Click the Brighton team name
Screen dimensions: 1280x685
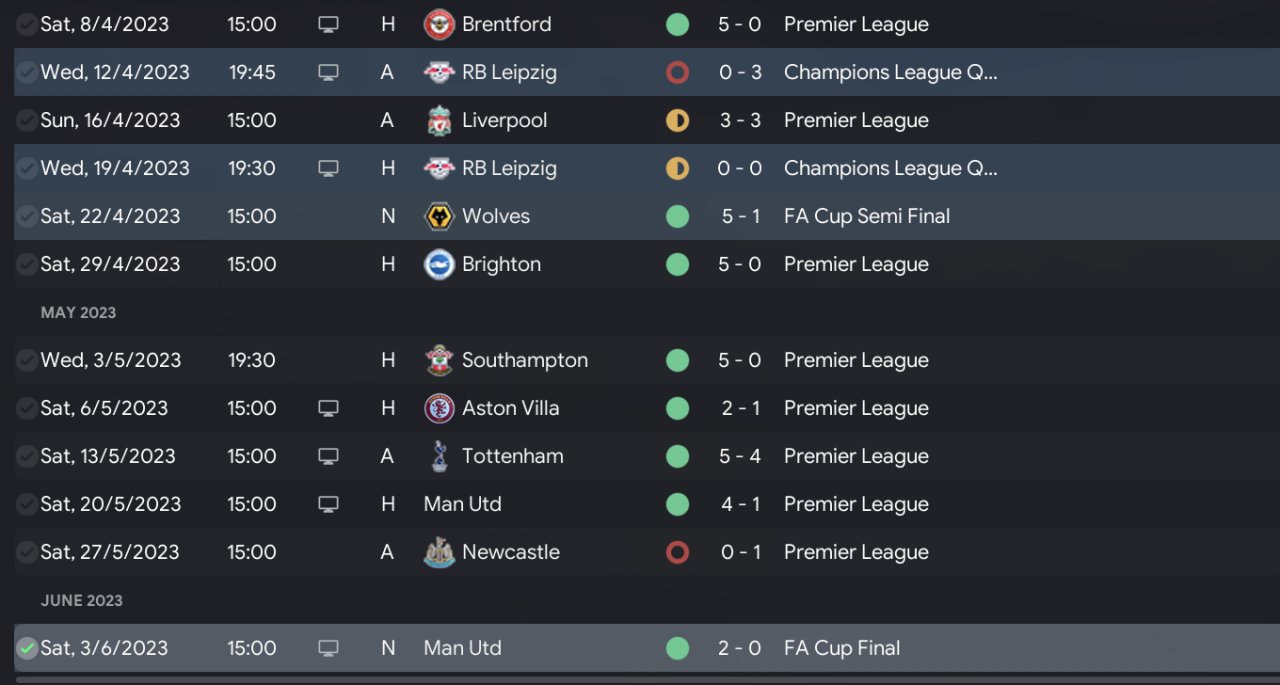pos(501,264)
